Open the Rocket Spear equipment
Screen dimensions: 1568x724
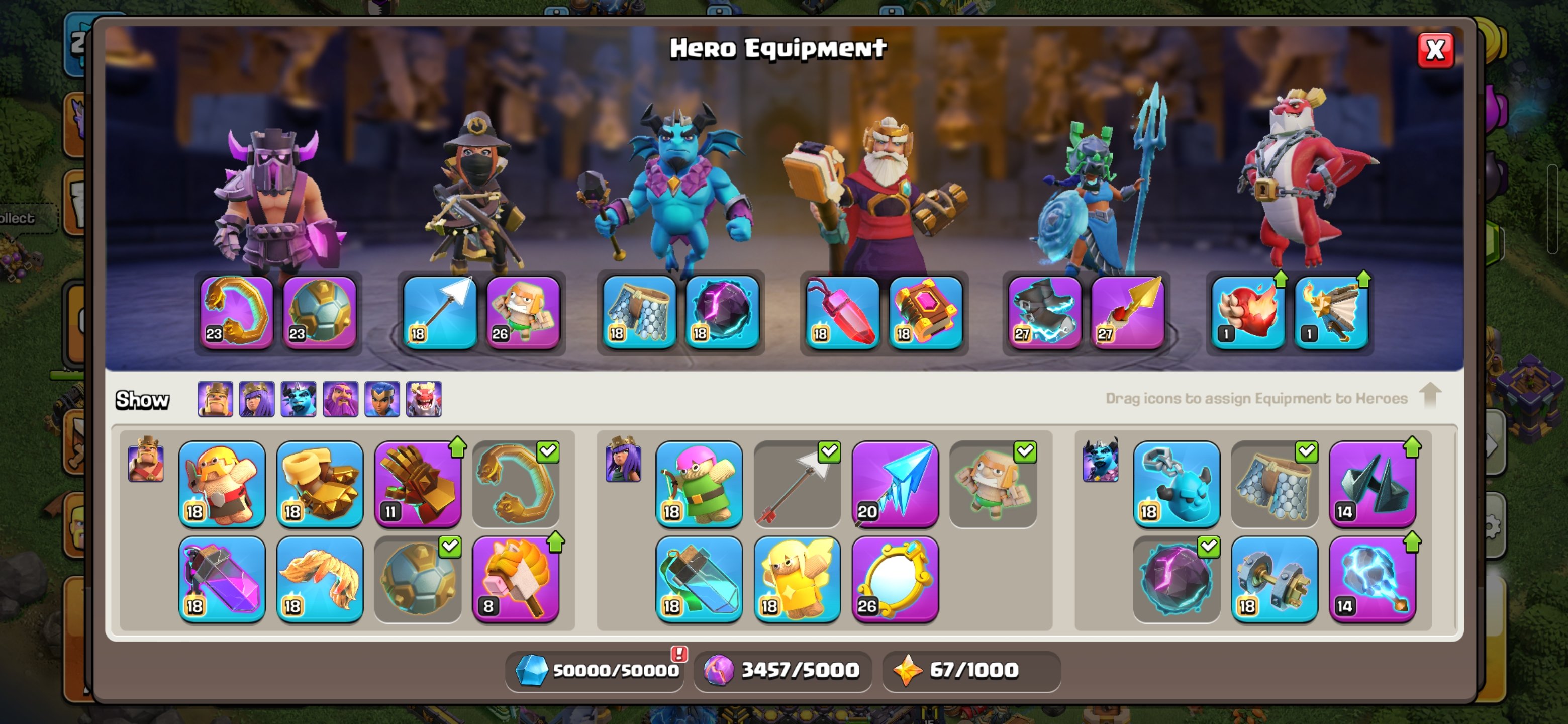coord(1129,312)
